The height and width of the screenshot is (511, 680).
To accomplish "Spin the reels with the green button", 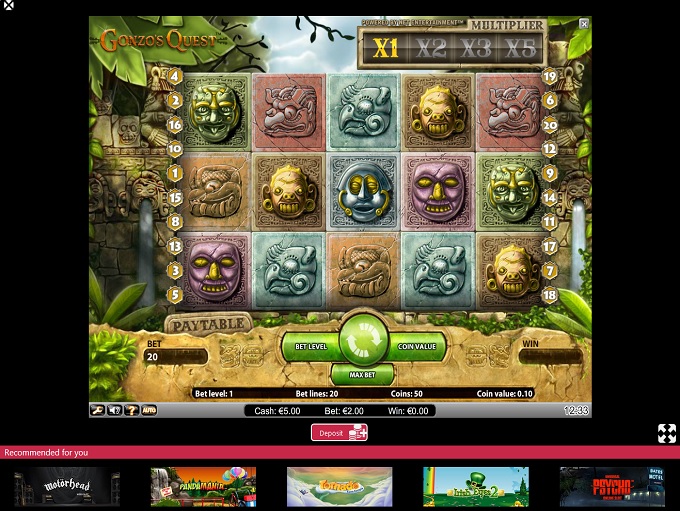I will [362, 341].
